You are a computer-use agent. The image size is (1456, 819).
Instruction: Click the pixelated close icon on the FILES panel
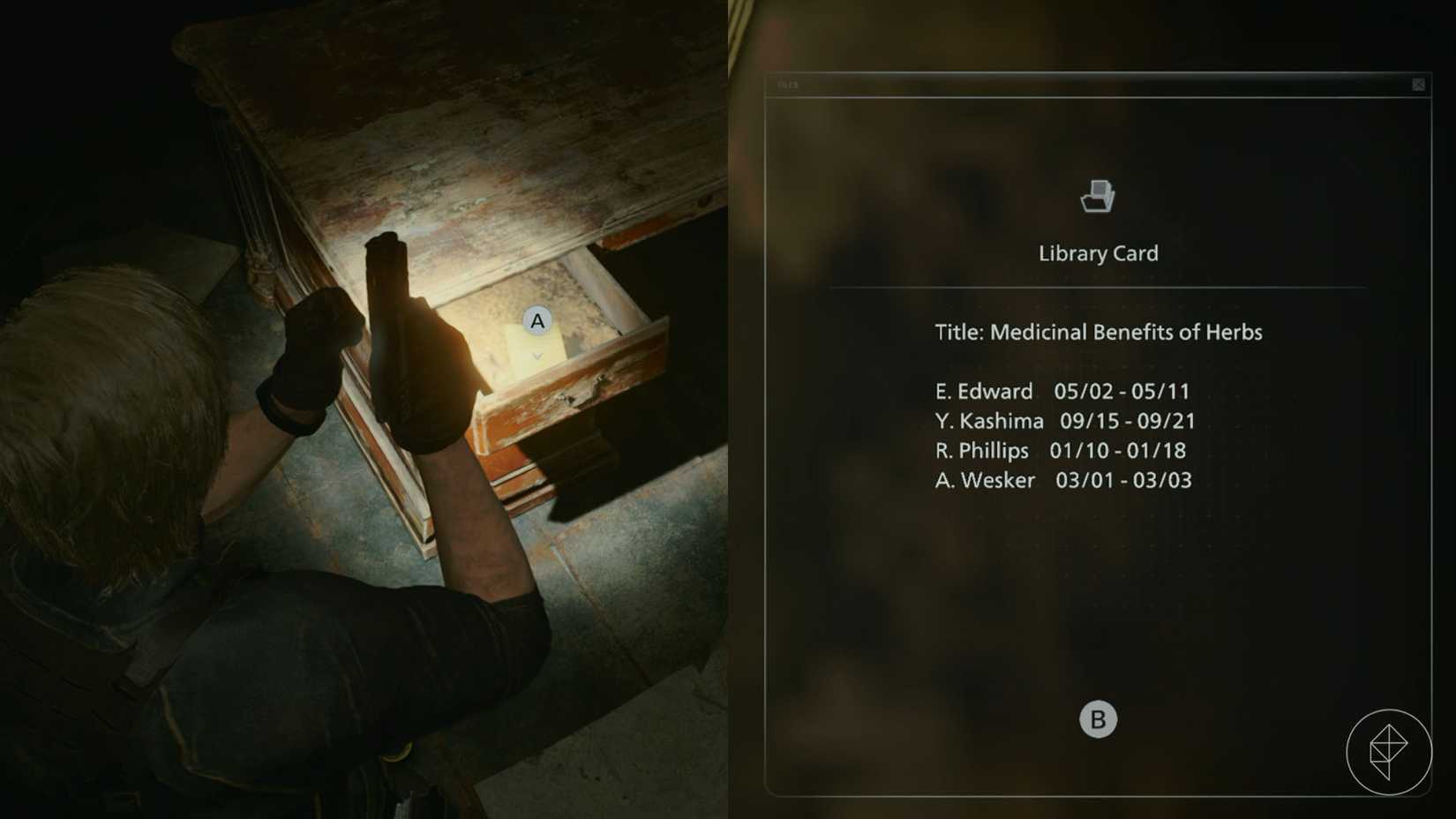[1419, 85]
